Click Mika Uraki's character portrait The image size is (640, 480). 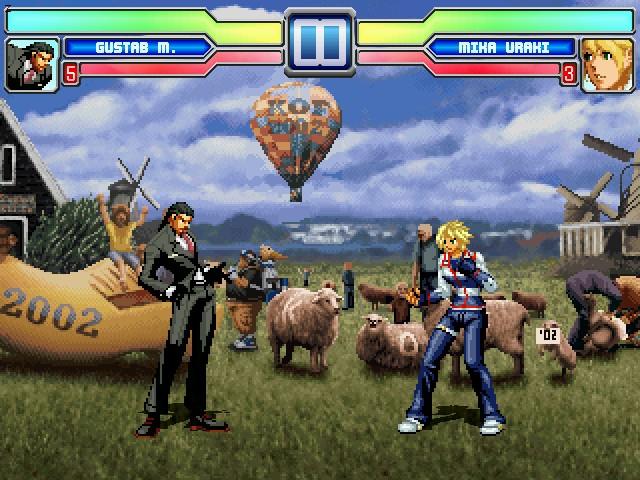click(x=607, y=63)
